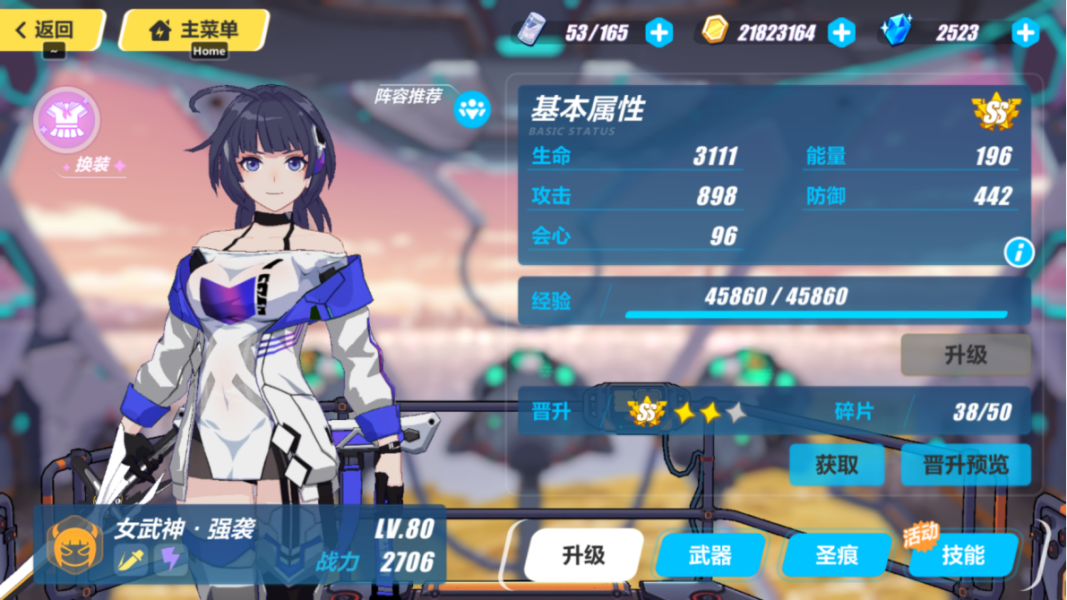Image resolution: width=1067 pixels, height=600 pixels.
Task: Switch to the 武器 weapon tab
Action: [x=711, y=555]
